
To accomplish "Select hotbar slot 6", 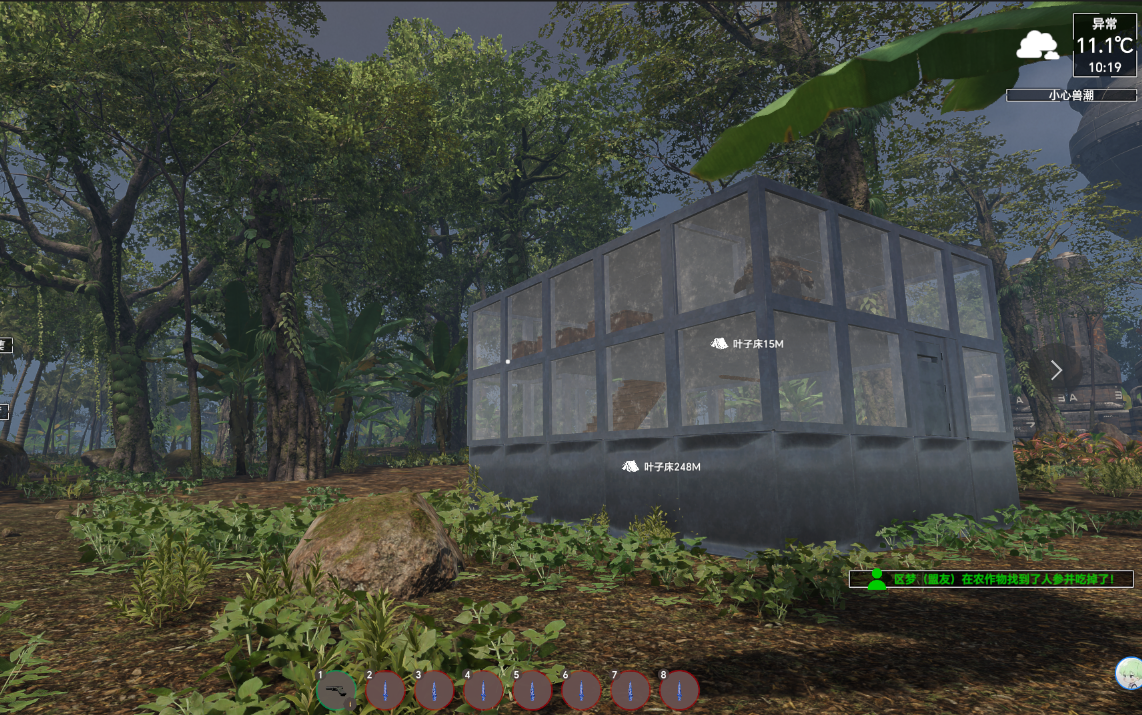I will click(x=581, y=690).
